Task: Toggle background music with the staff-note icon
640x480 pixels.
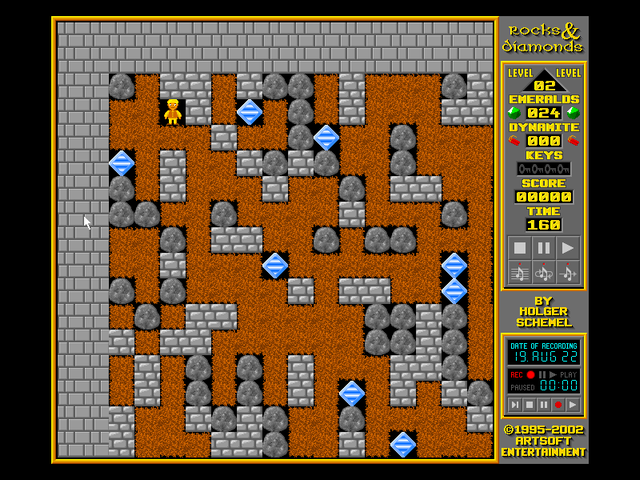Action: tap(518, 272)
